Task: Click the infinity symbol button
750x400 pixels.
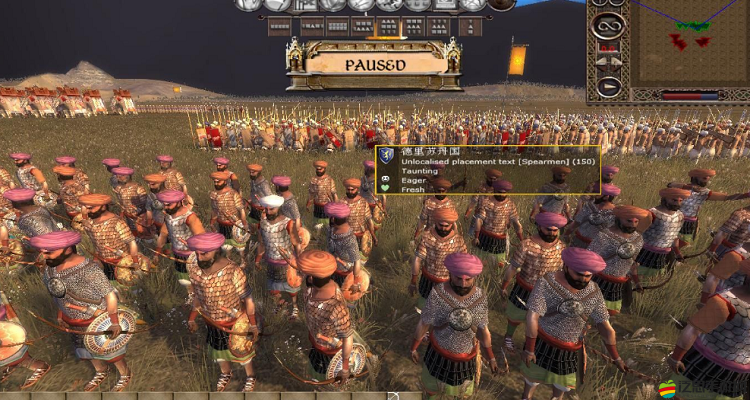Action: pyautogui.click(x=608, y=24)
